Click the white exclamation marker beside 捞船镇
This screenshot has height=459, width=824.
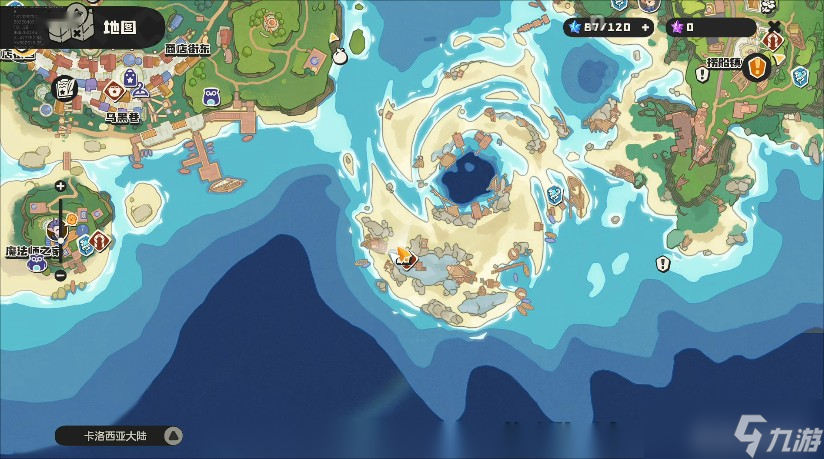click(x=702, y=74)
